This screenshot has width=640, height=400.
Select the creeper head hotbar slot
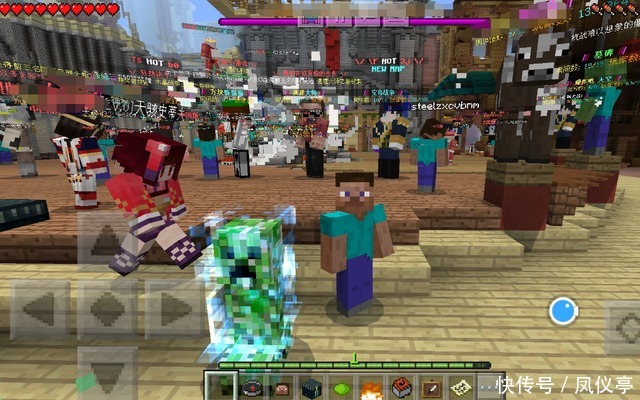tap(221, 387)
